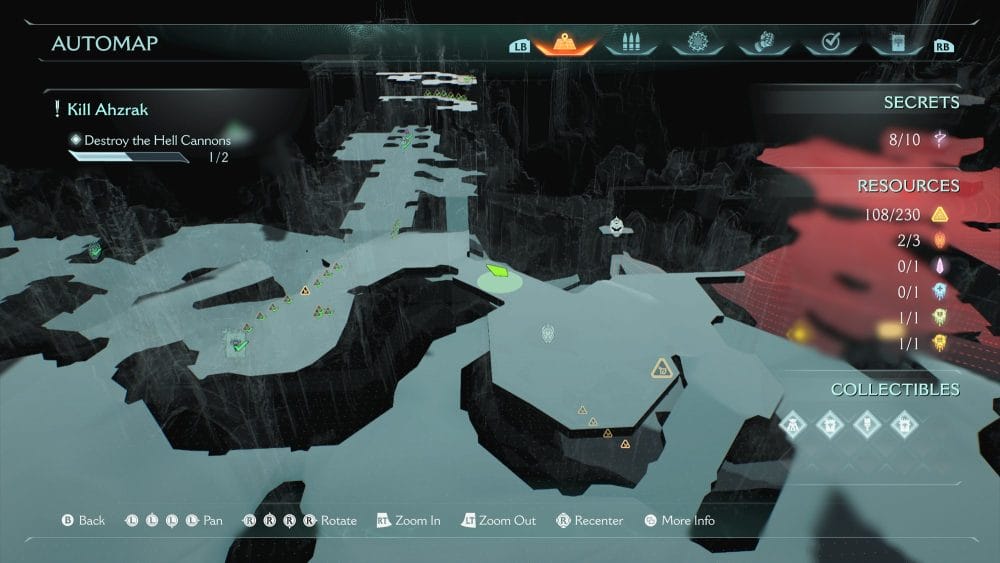Click the demon skull marker on map

pos(547,333)
